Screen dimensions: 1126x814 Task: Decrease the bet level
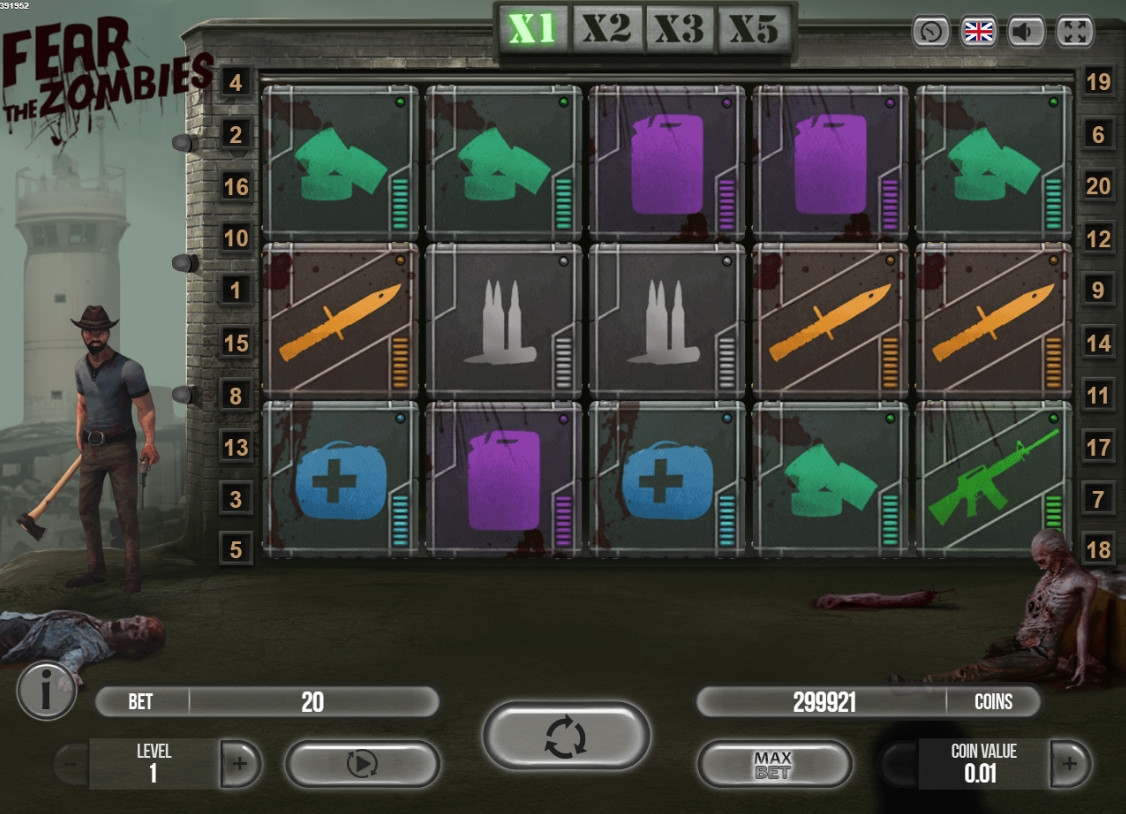tap(71, 765)
